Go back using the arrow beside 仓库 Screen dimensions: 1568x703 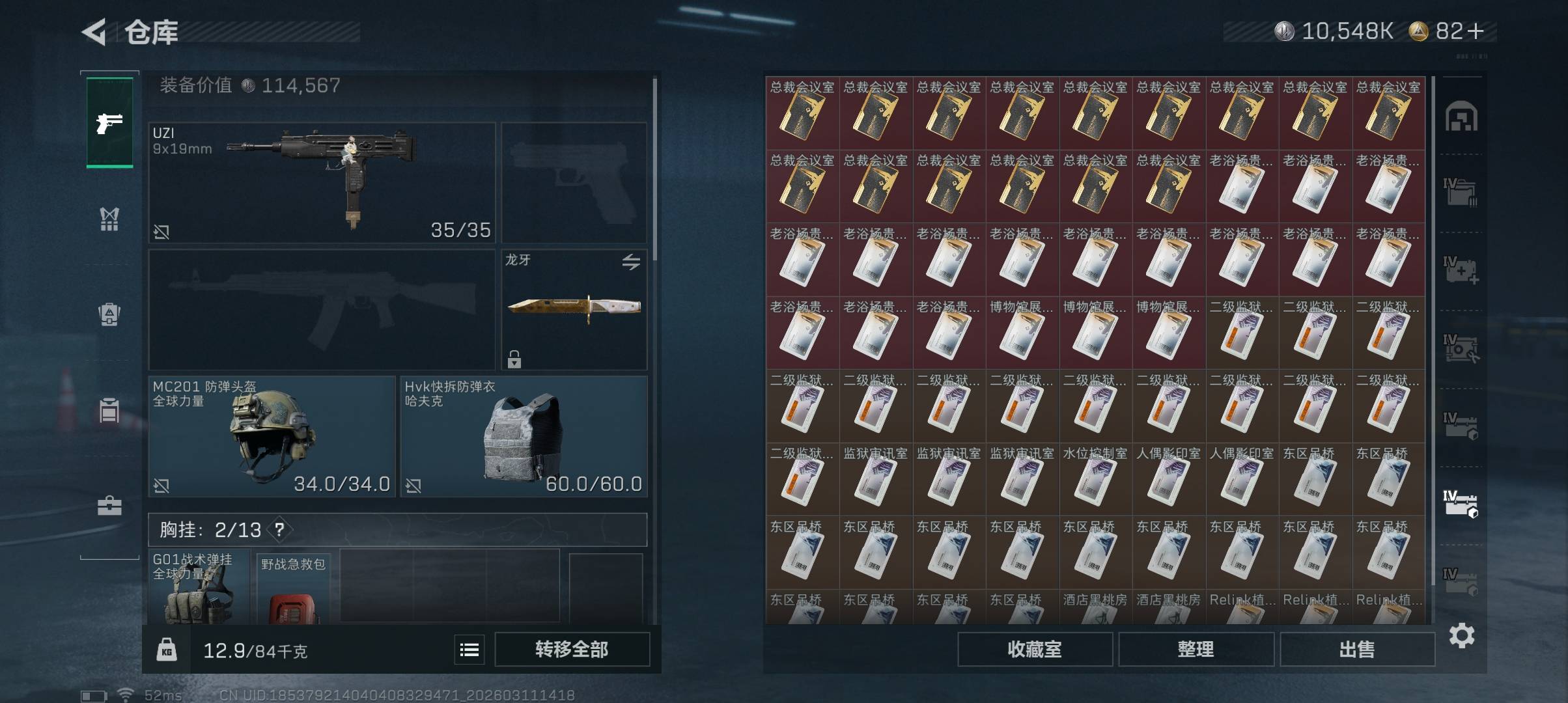point(94,32)
